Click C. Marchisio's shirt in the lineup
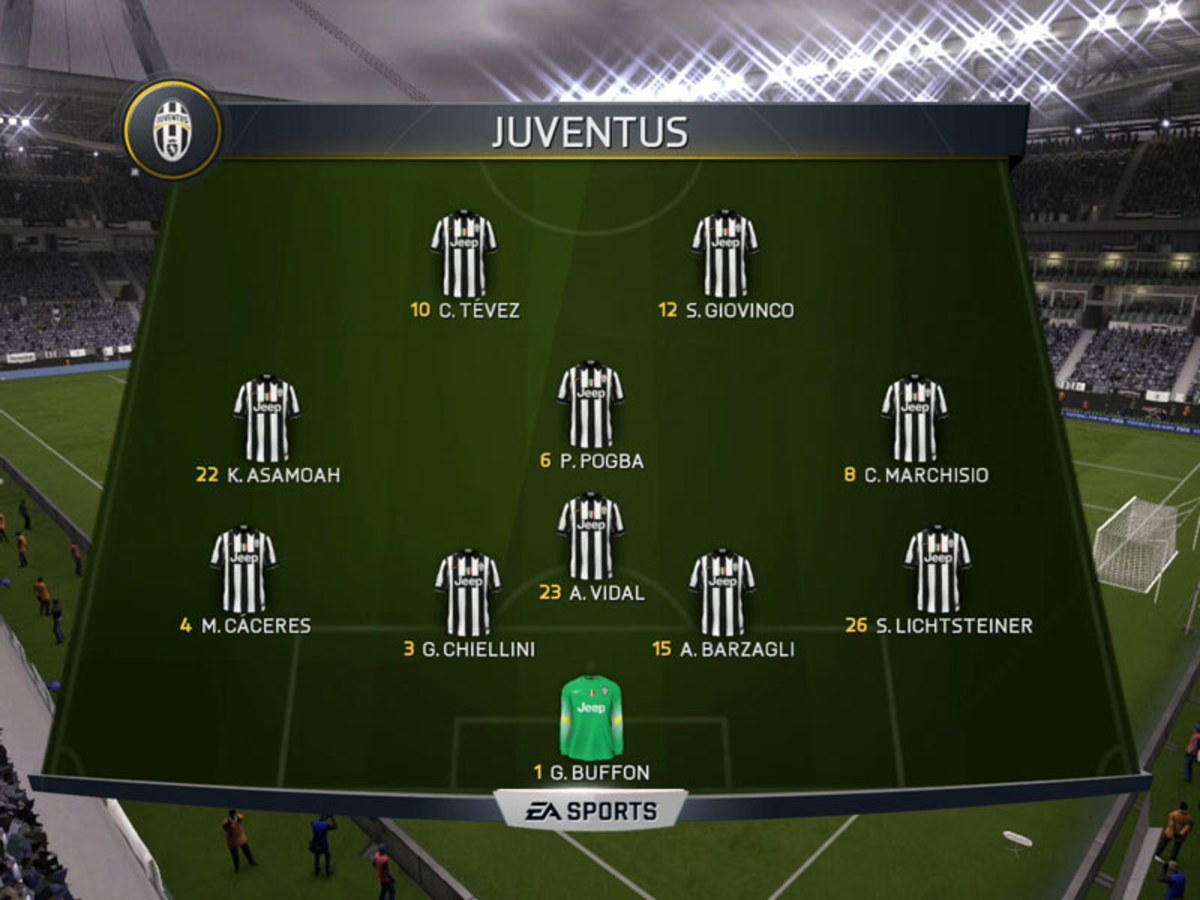 coord(914,418)
